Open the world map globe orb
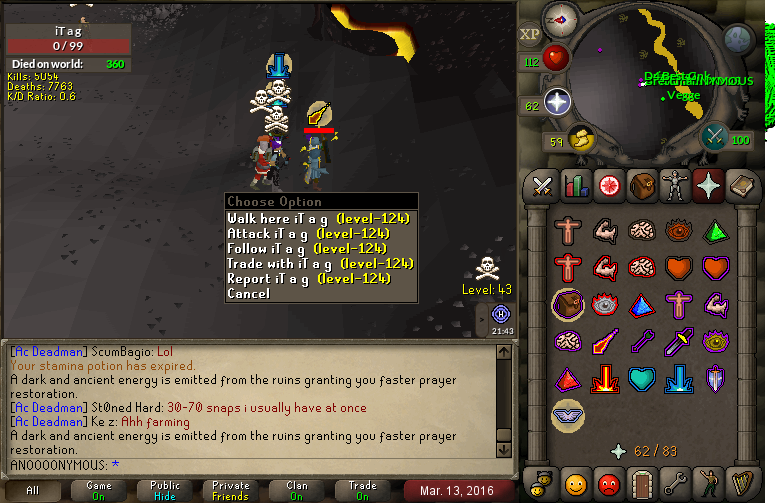The image size is (775, 504). tap(737, 38)
